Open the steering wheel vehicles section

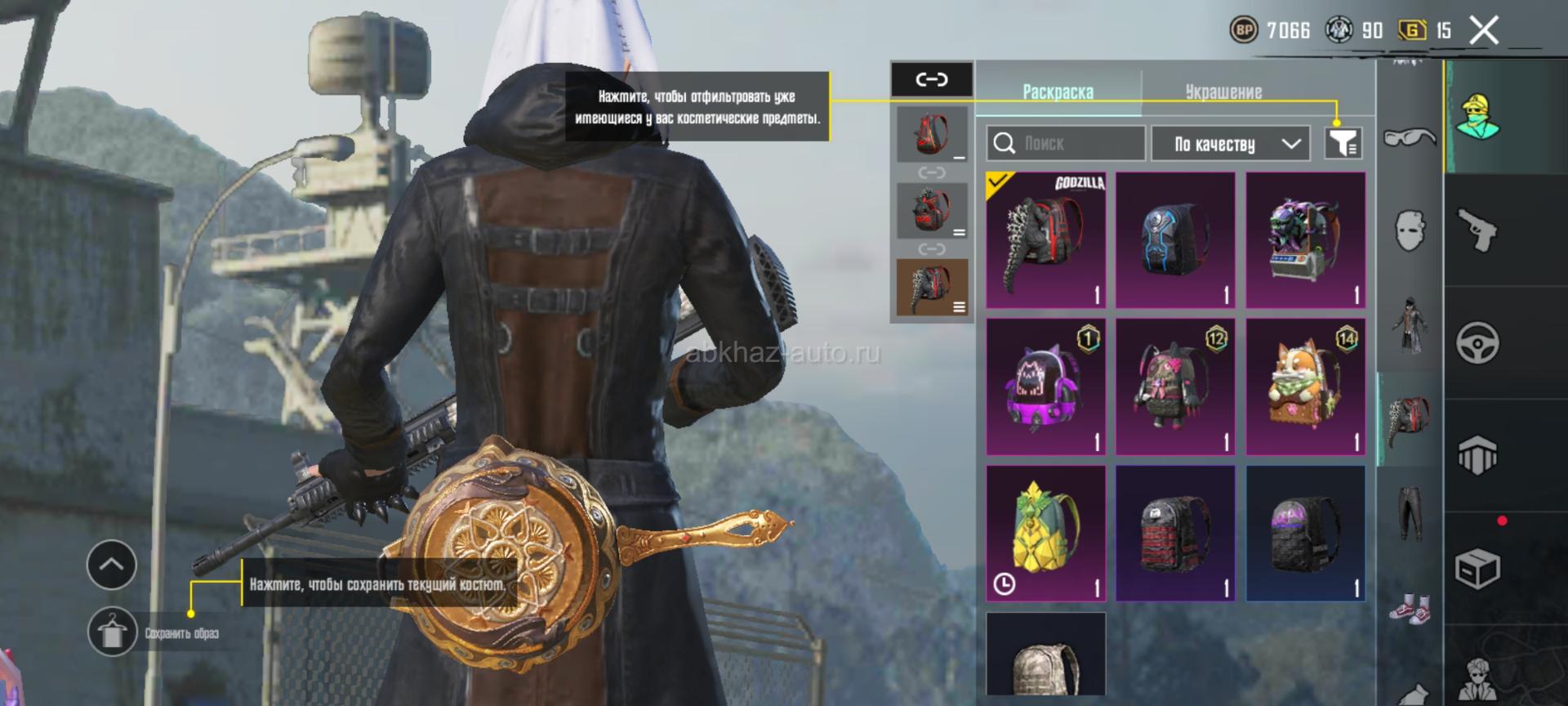(x=1477, y=342)
